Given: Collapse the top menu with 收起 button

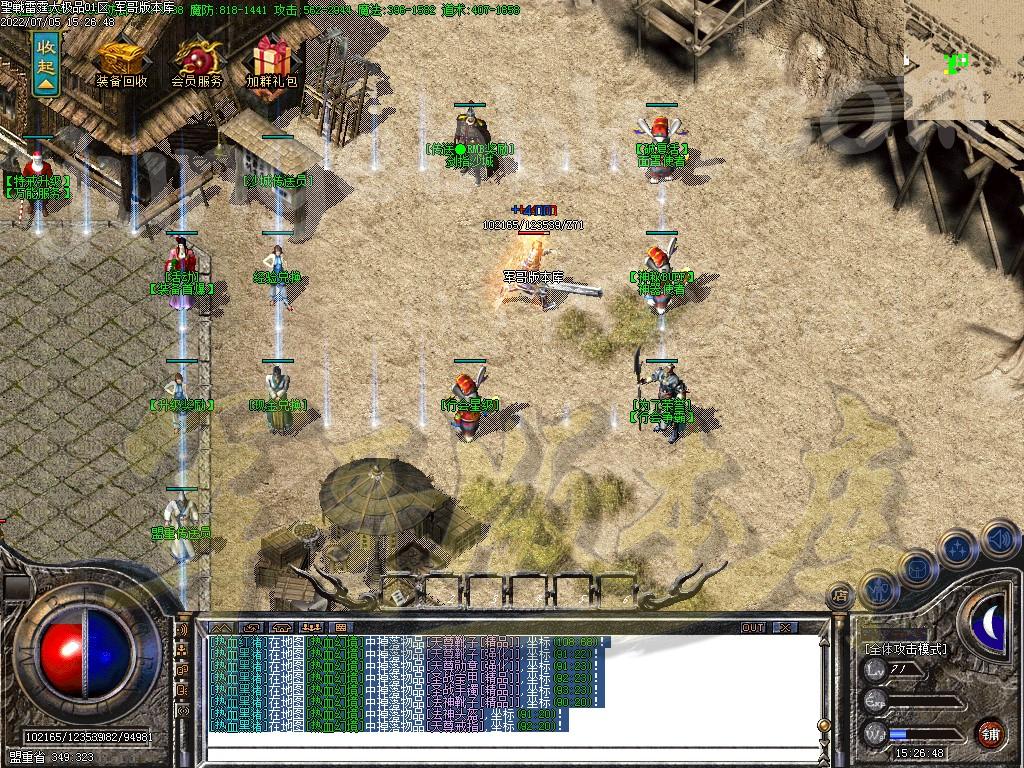Looking at the screenshot, I should coord(45,63).
